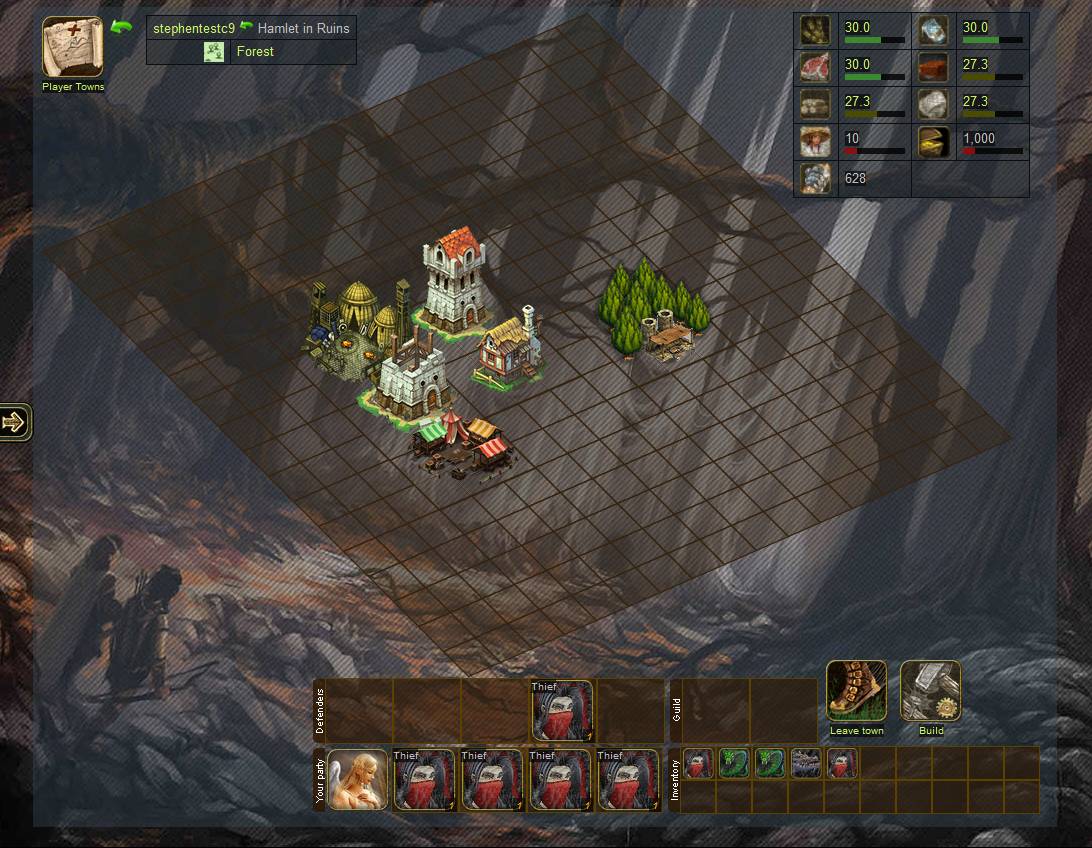
Task: Click the green back arrow beside Player Towns
Action: (122, 27)
